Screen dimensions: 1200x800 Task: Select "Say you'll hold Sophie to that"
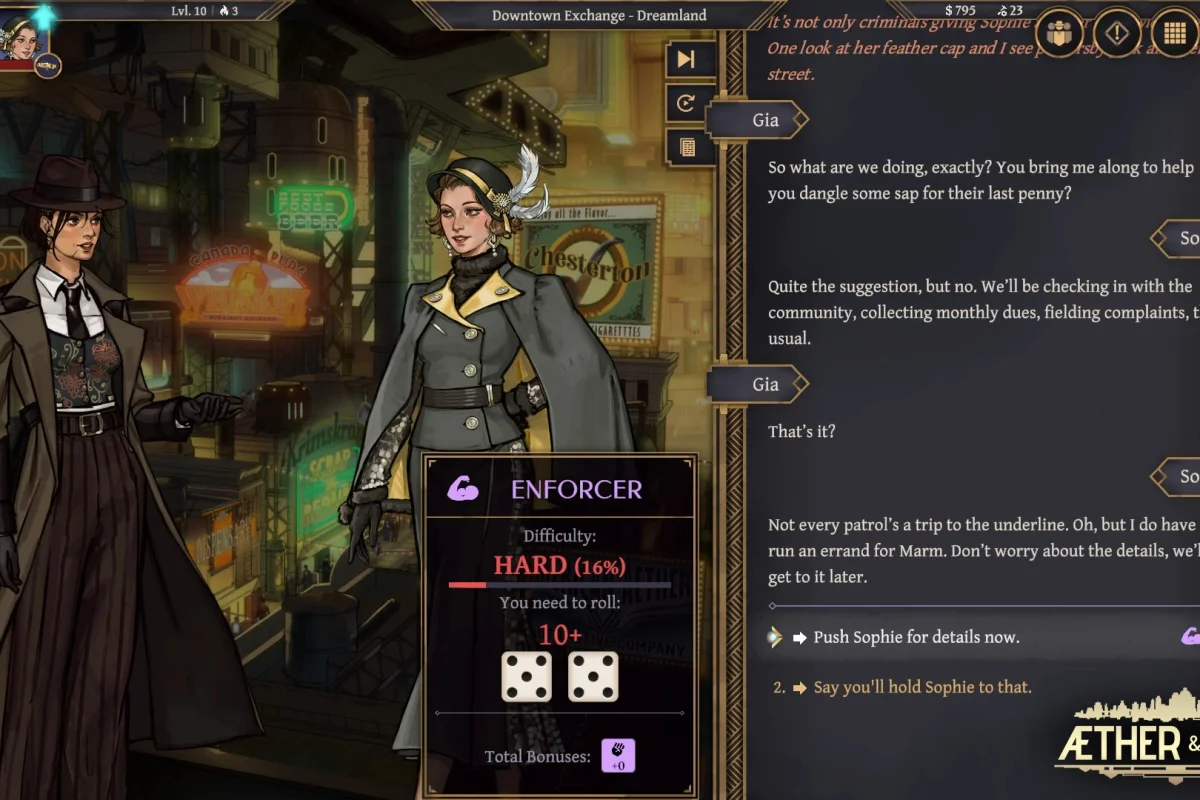tap(922, 687)
